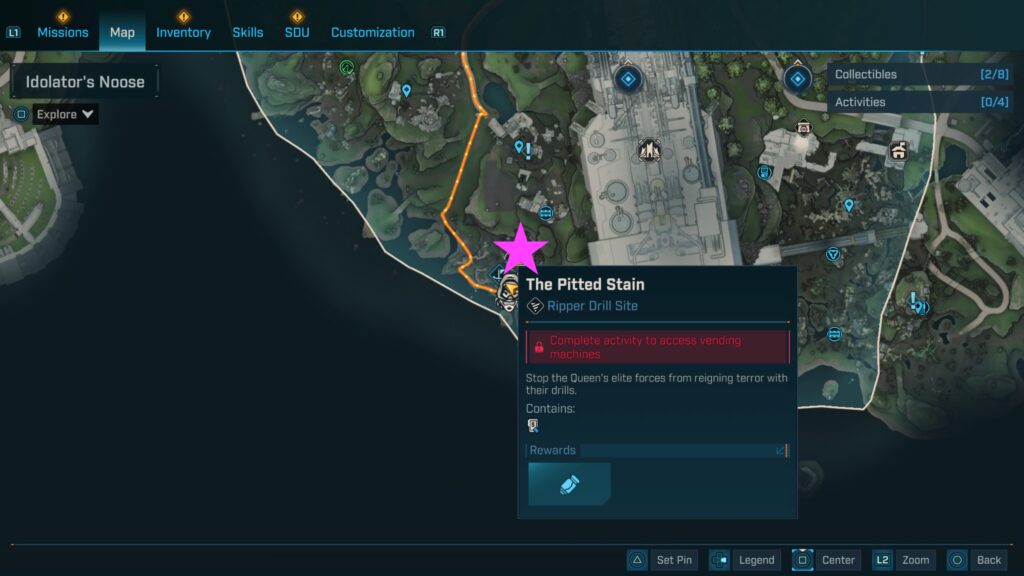1024x576 pixels.
Task: Go Back from the map
Action: (975, 560)
